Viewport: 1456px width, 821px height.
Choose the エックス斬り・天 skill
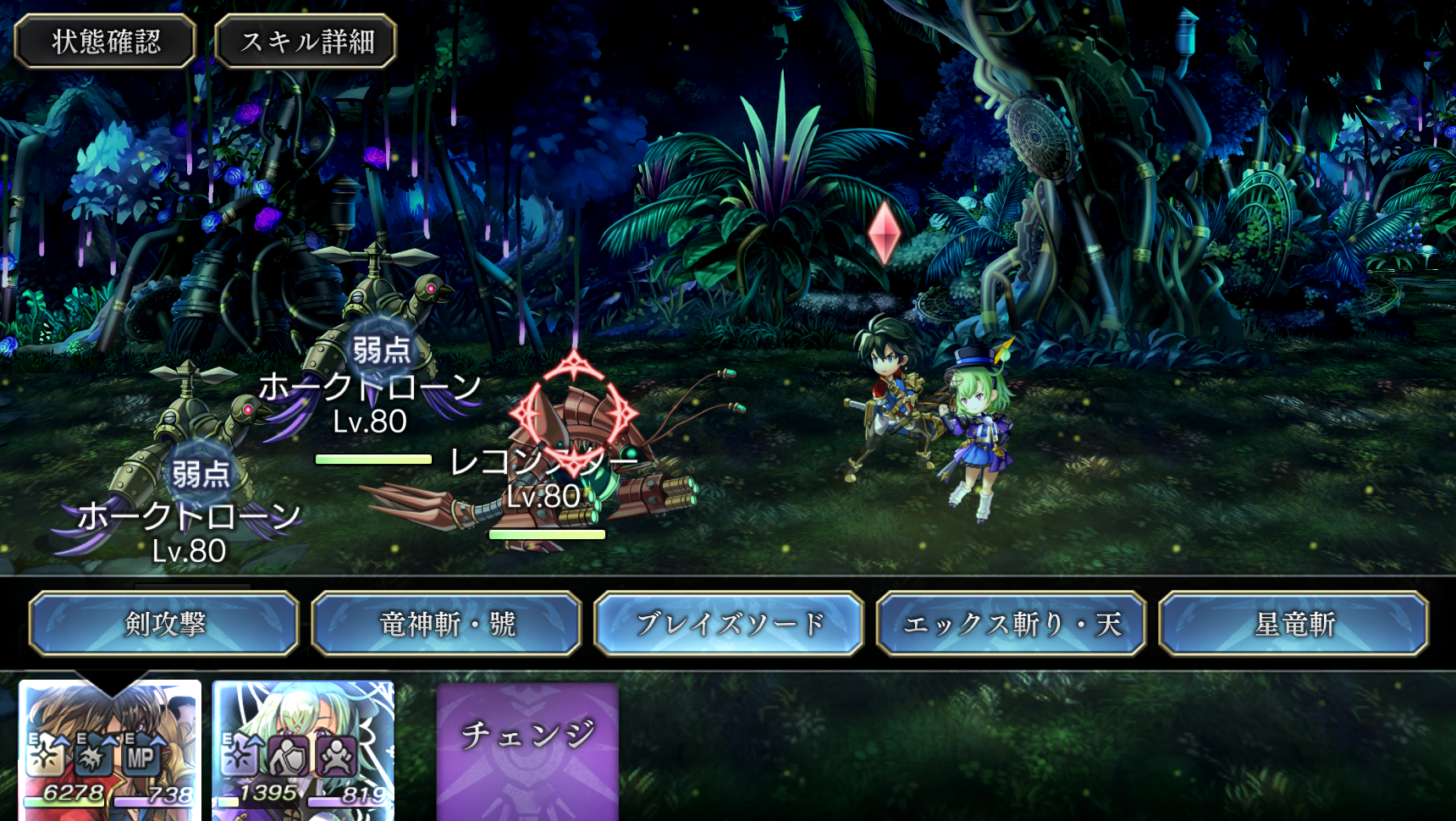coord(1012,625)
